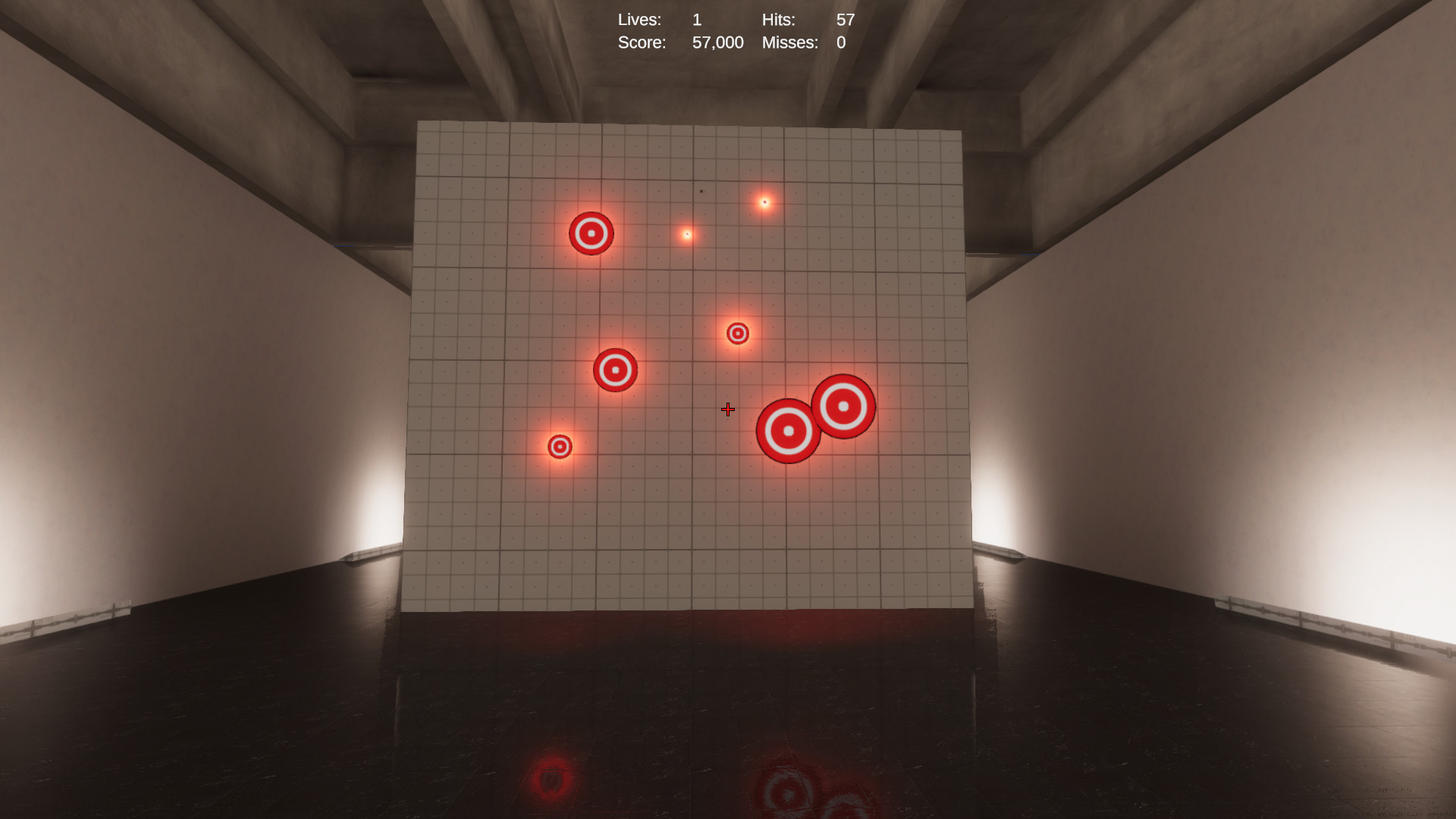Shoot the largest bullseye target right of center
The width and height of the screenshot is (1456, 819).
[843, 406]
